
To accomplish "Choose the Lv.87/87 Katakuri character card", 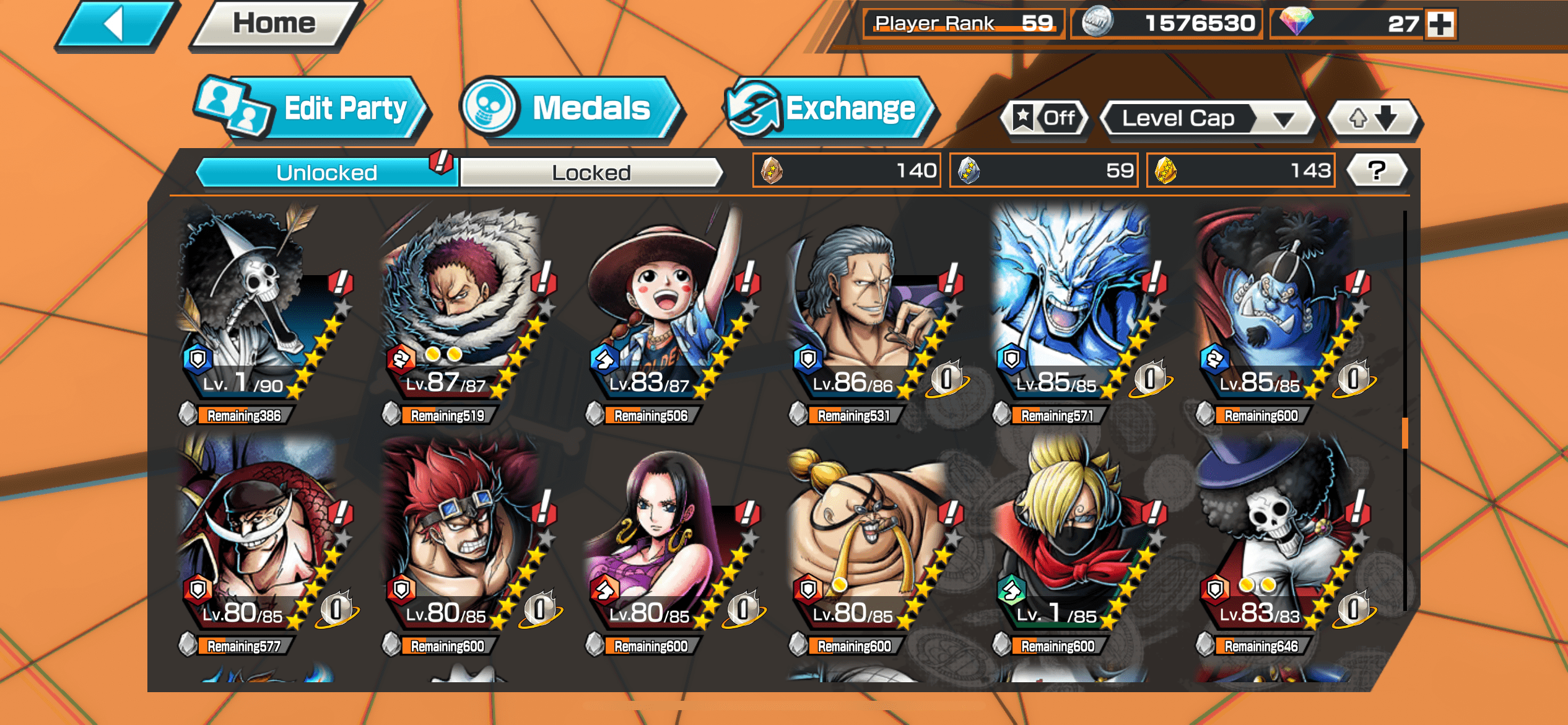I will pos(461,310).
